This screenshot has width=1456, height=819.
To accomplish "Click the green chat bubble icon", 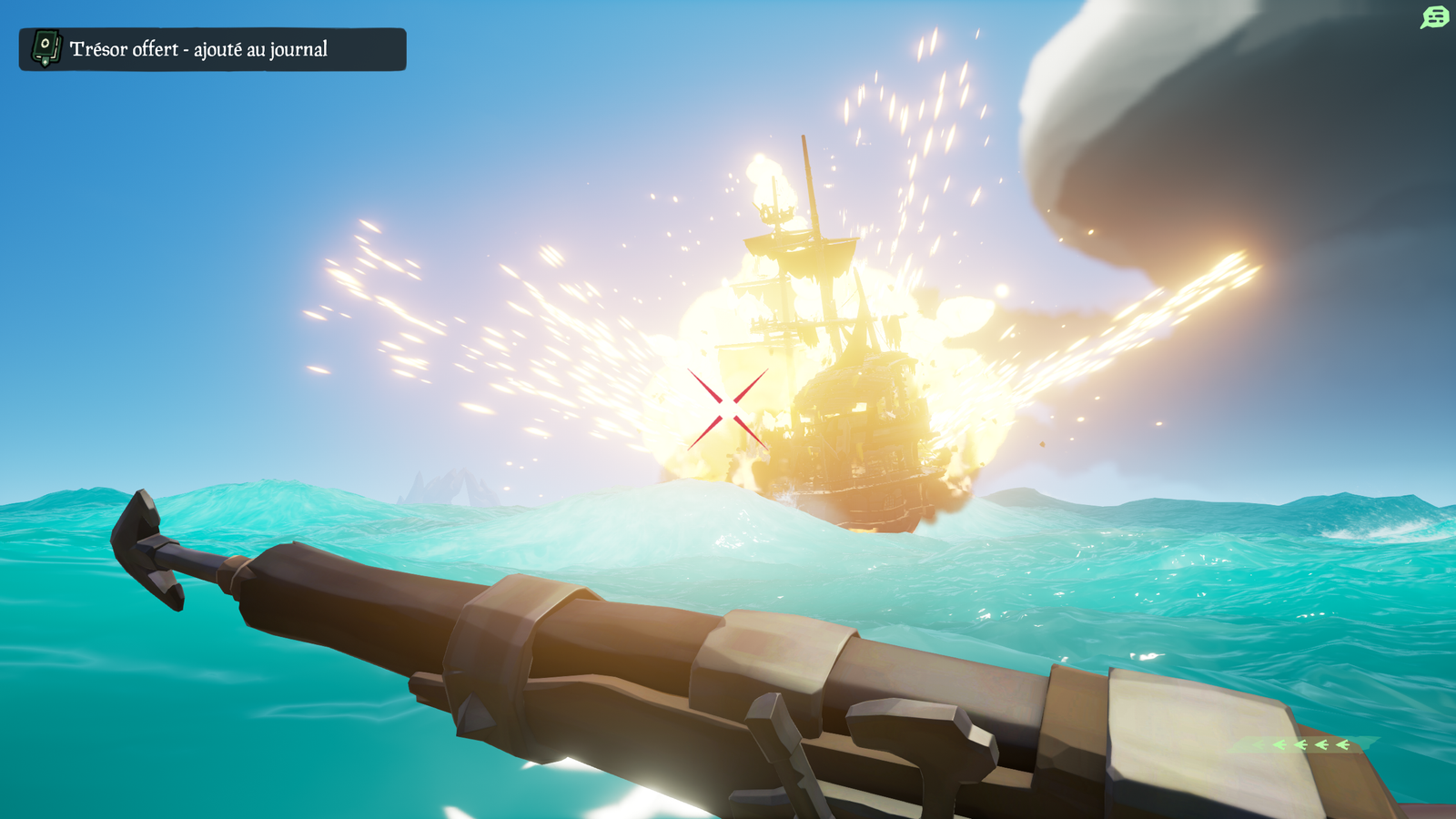I will 1434,17.
